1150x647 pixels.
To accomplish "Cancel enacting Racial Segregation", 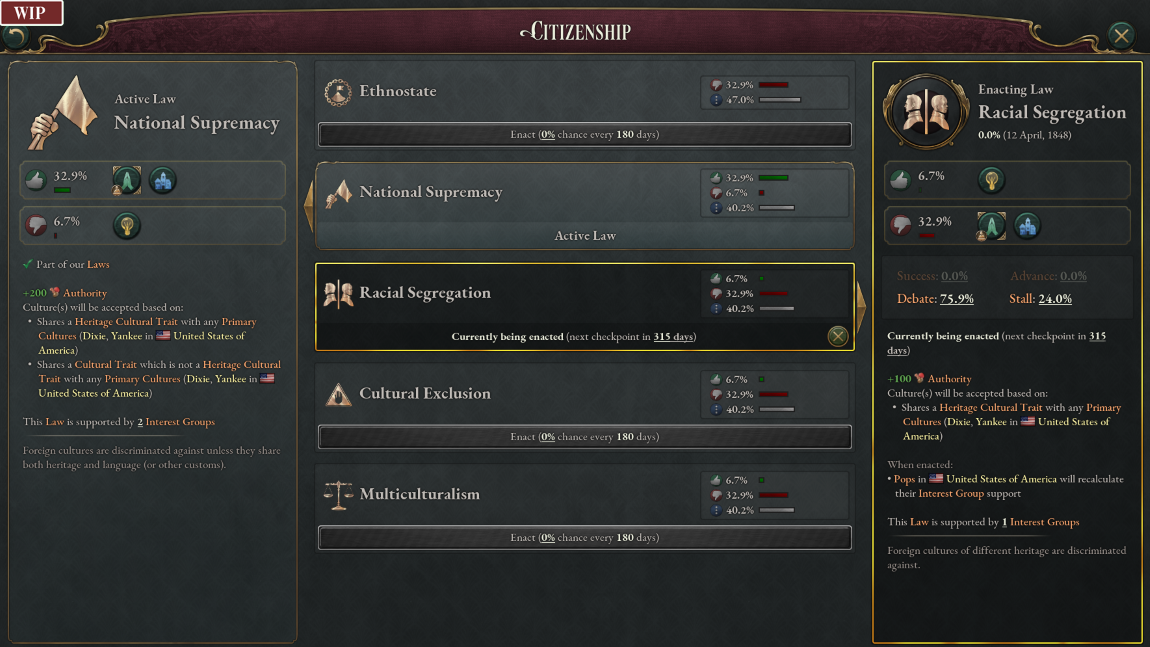I will pyautogui.click(x=838, y=336).
